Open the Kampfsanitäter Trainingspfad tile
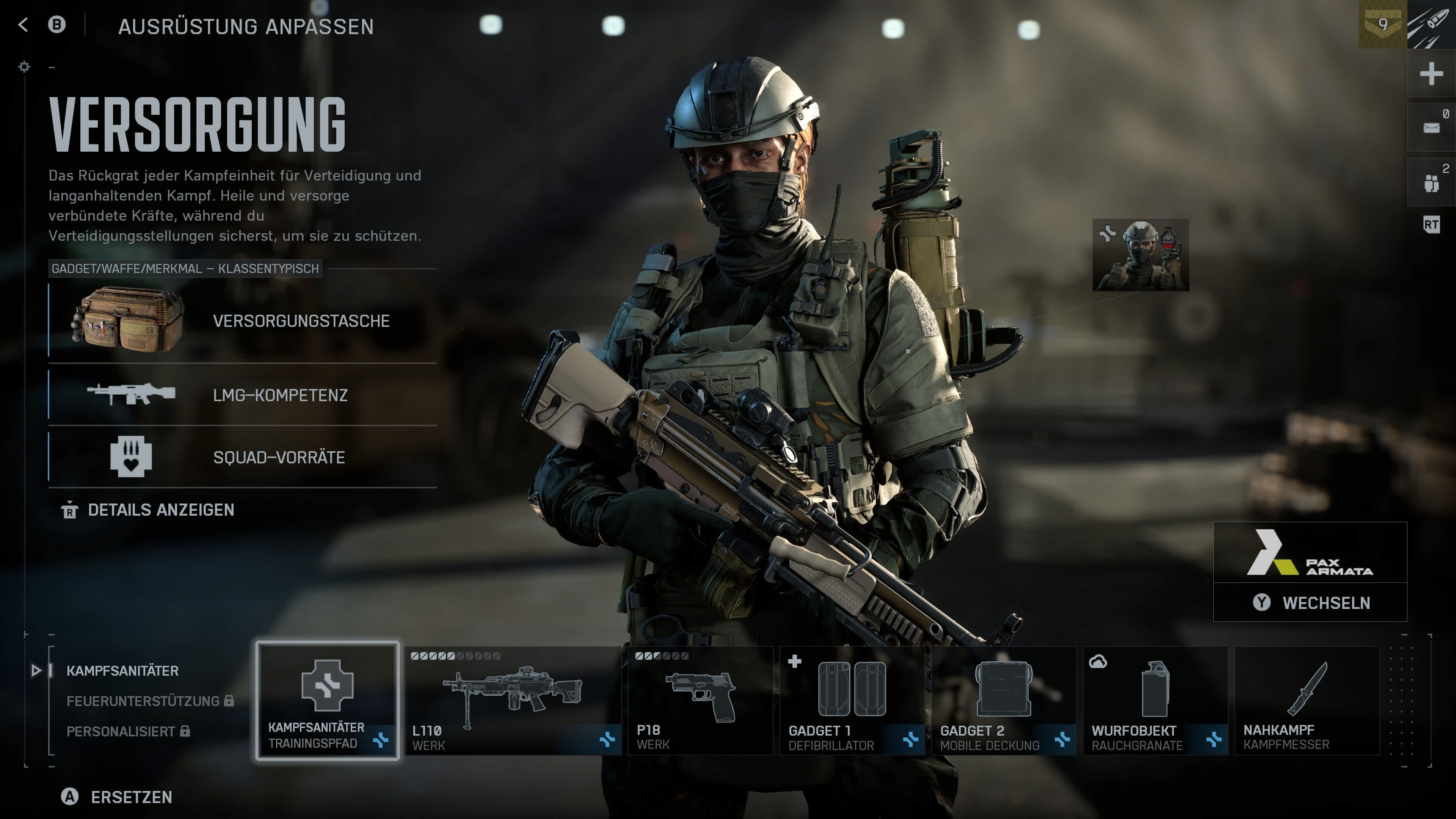The width and height of the screenshot is (1456, 819). (x=327, y=701)
